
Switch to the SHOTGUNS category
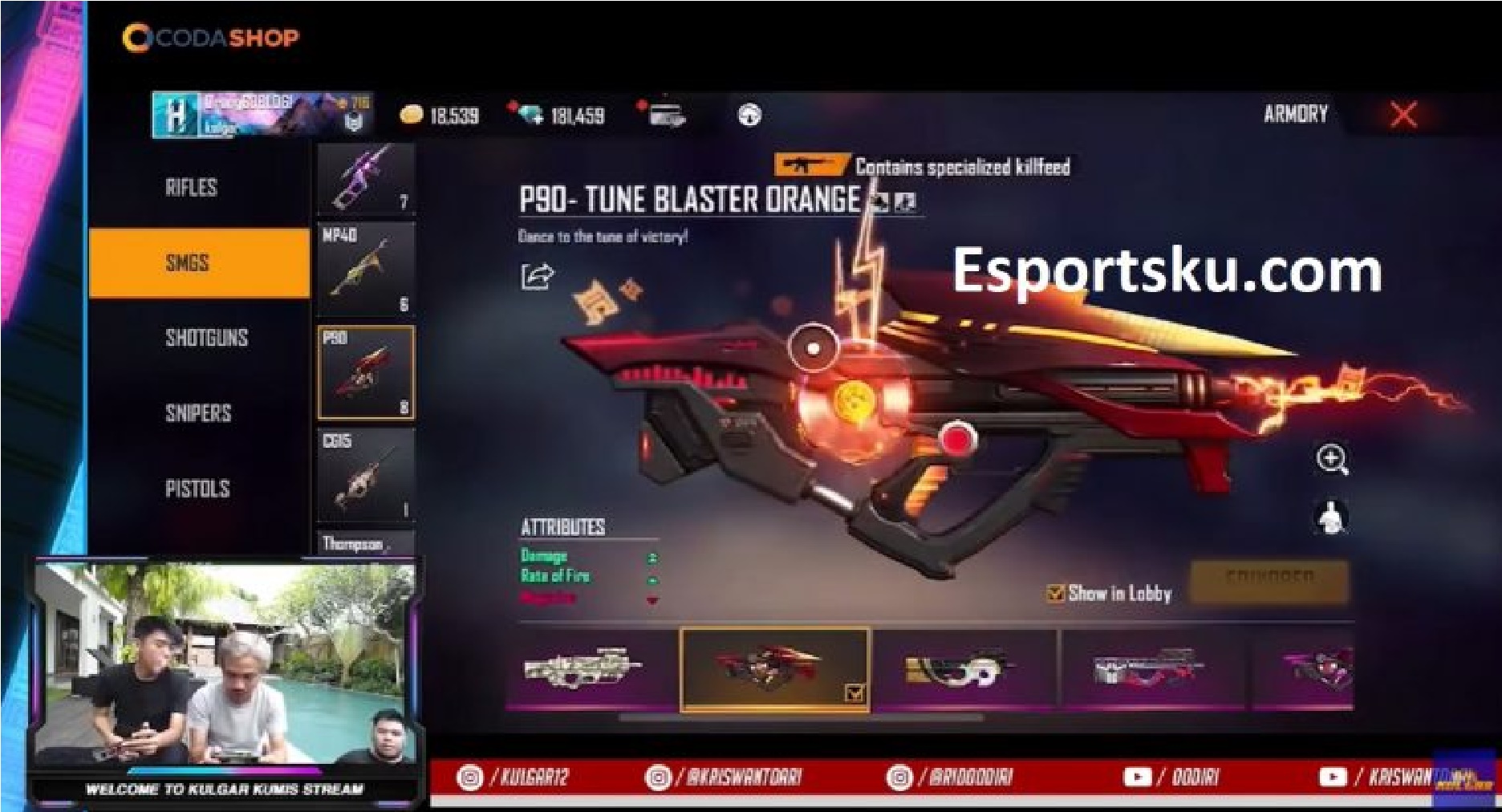(206, 338)
